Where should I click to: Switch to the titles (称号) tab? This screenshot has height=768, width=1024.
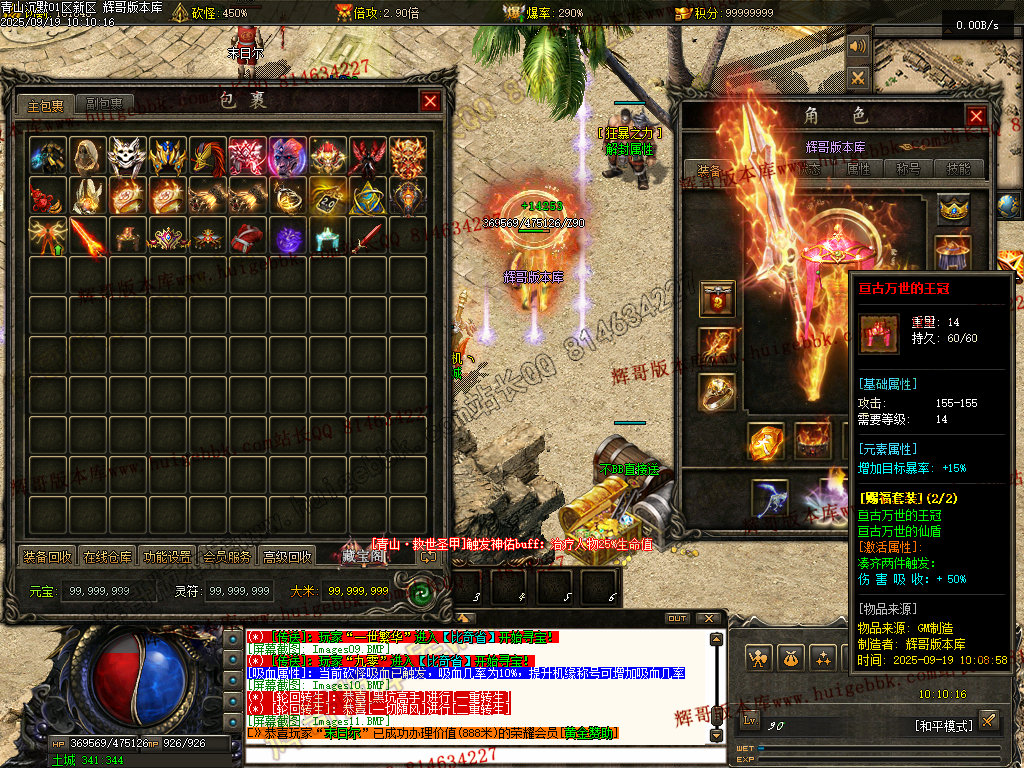pos(910,169)
